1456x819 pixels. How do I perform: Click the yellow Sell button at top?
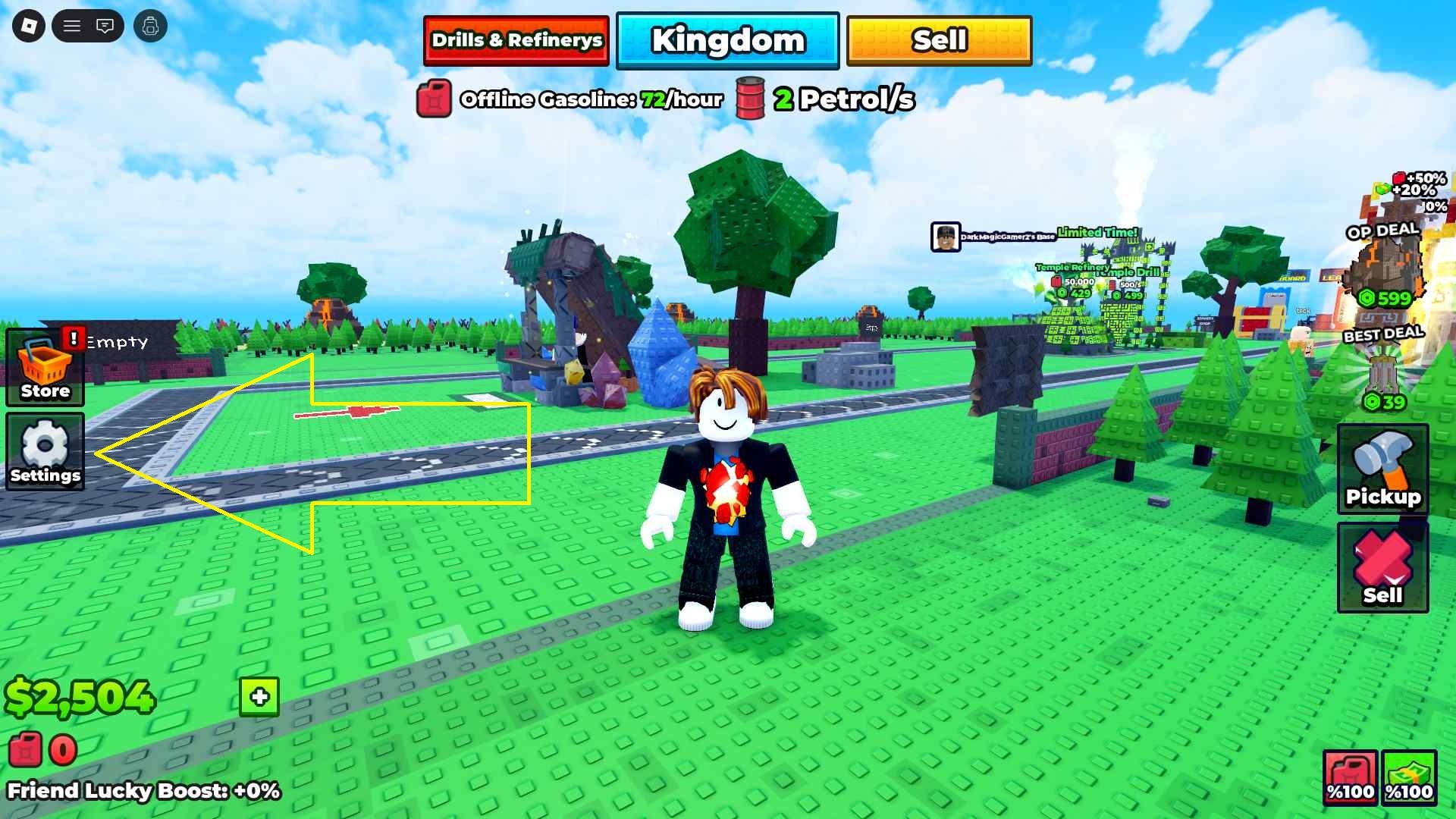point(939,41)
